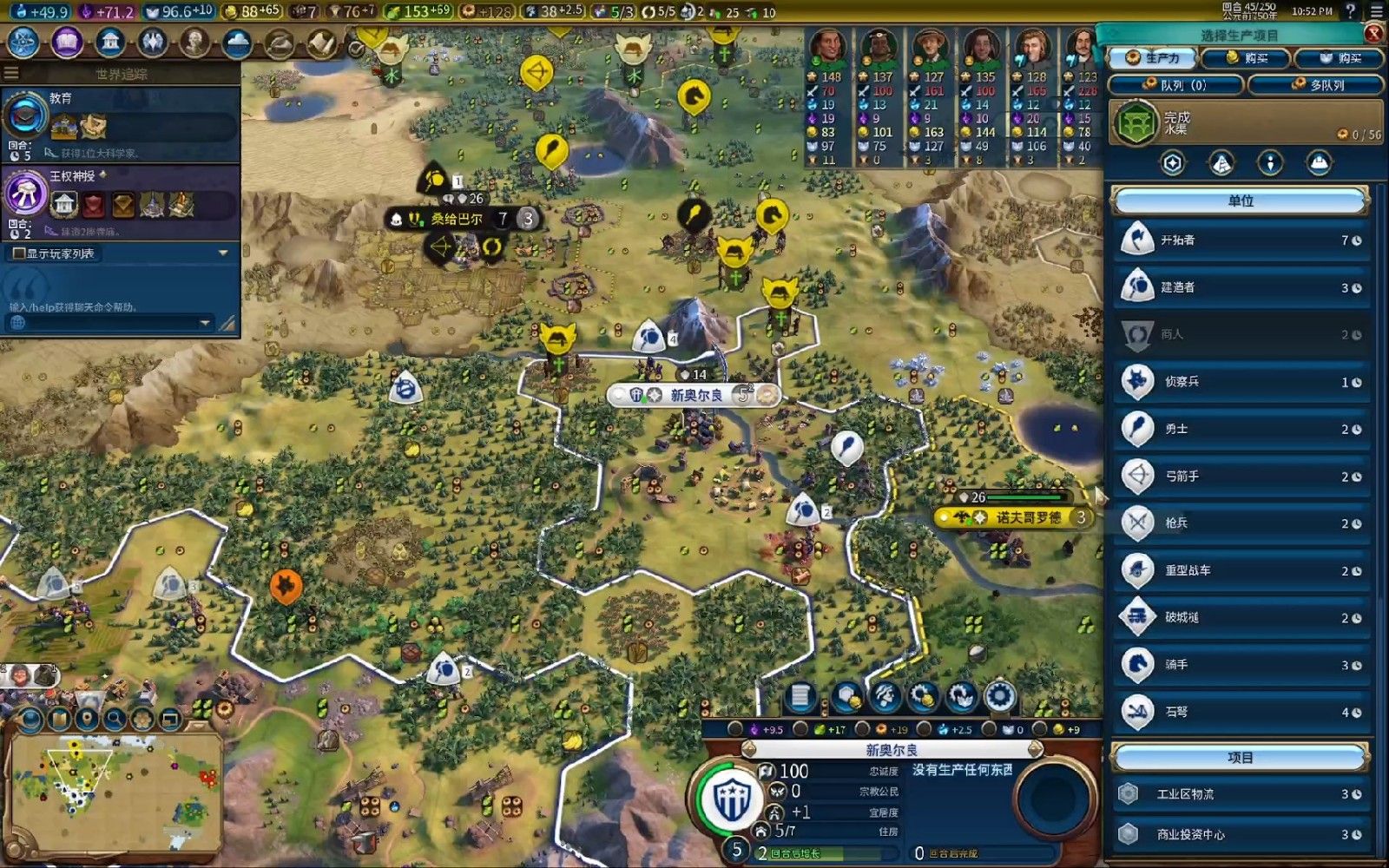Start the 工业区物流 project
Screen dimensions: 1389x868
1241,794
